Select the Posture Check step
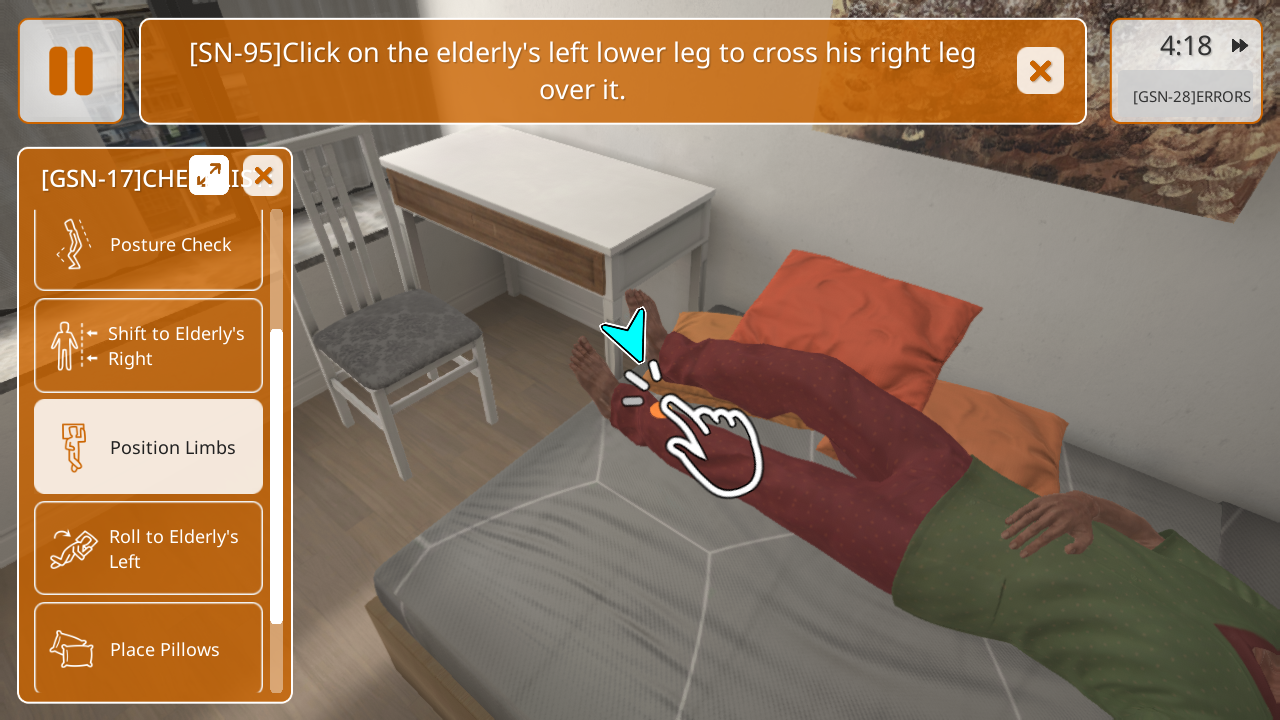The image size is (1280, 720). [x=148, y=245]
